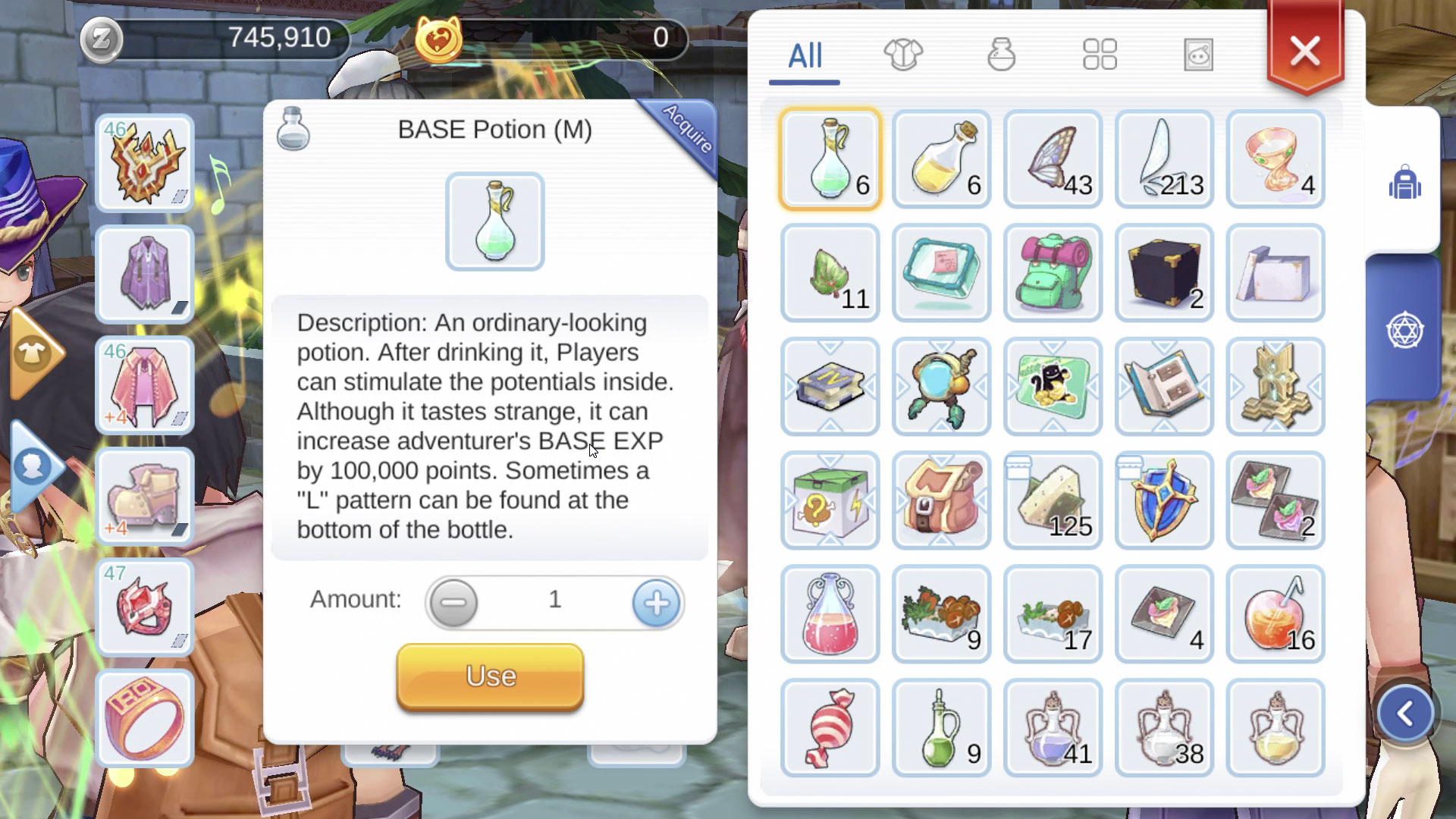Select the four-squares materials tab
1456x819 pixels.
1100,55
